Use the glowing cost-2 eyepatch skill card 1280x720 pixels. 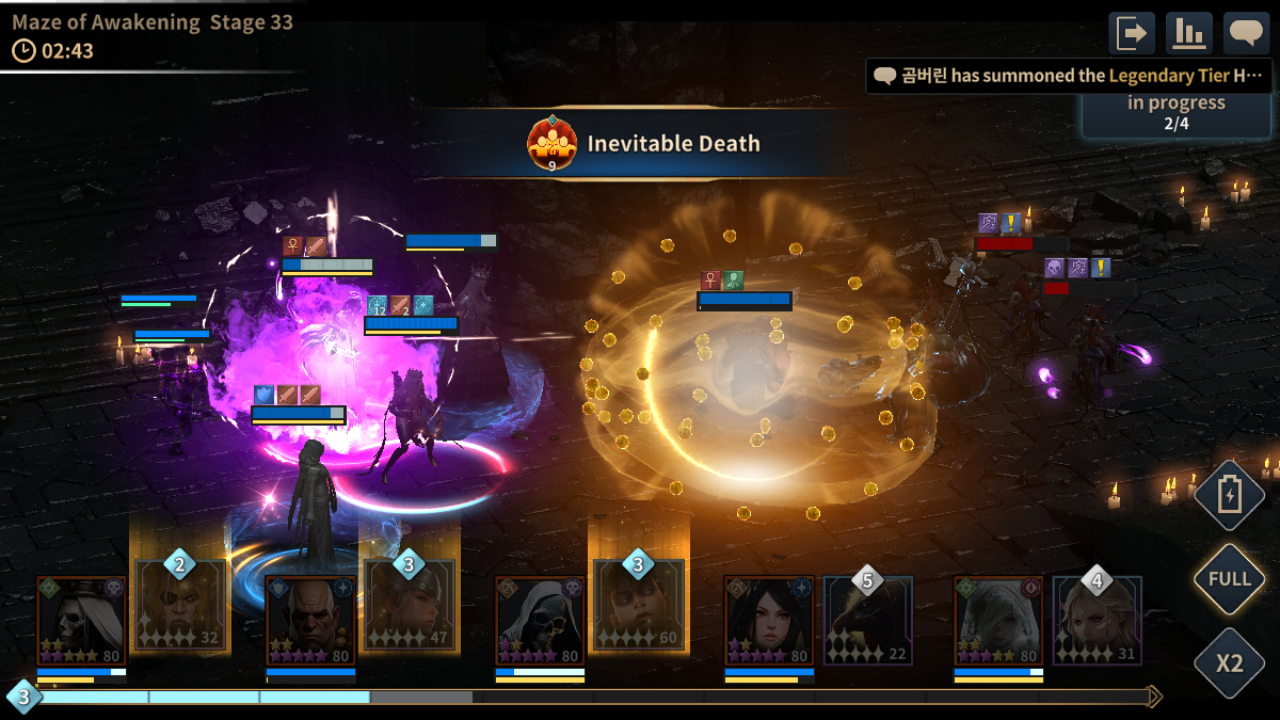tap(180, 605)
